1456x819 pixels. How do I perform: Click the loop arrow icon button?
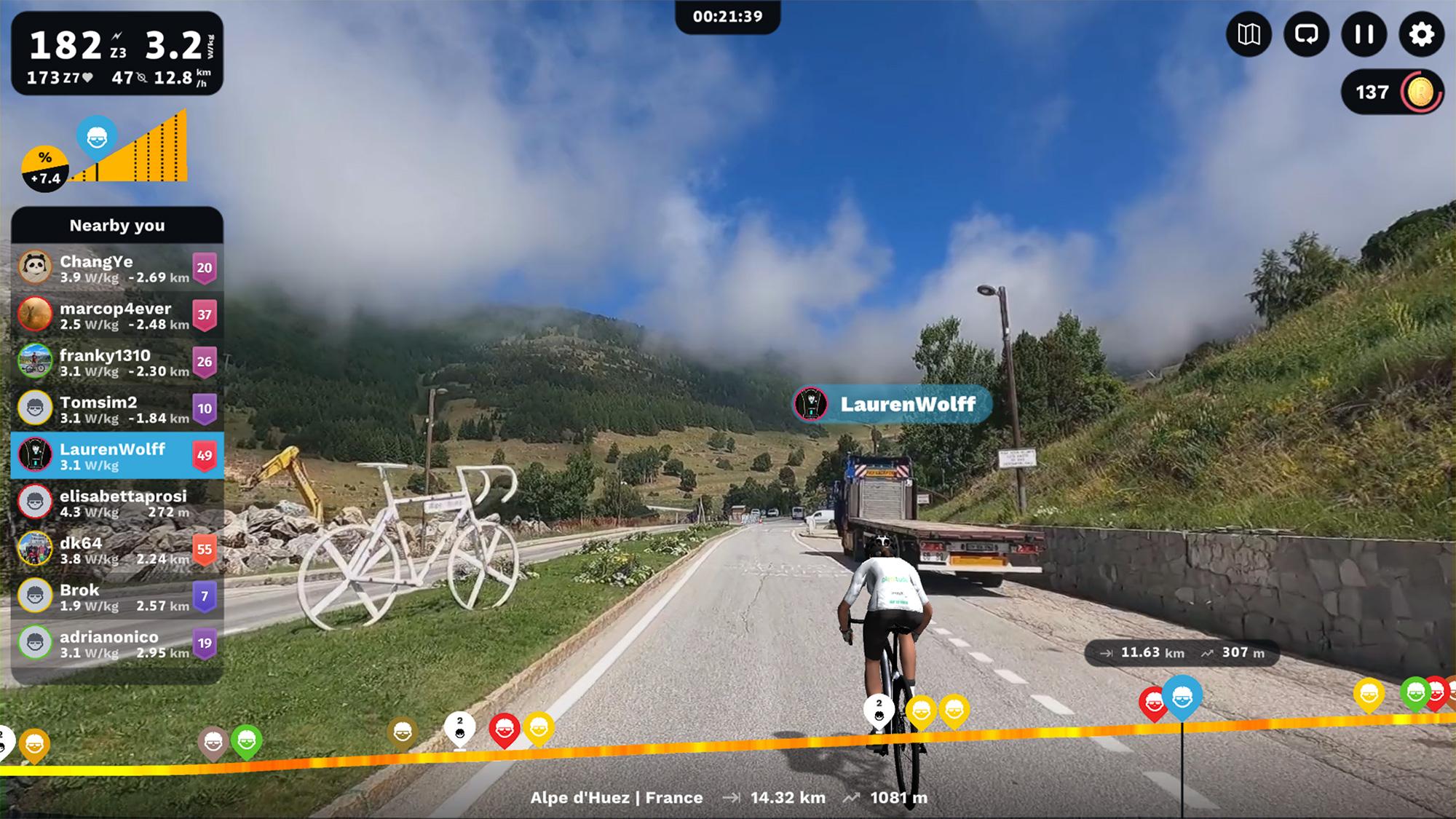[x=1306, y=34]
